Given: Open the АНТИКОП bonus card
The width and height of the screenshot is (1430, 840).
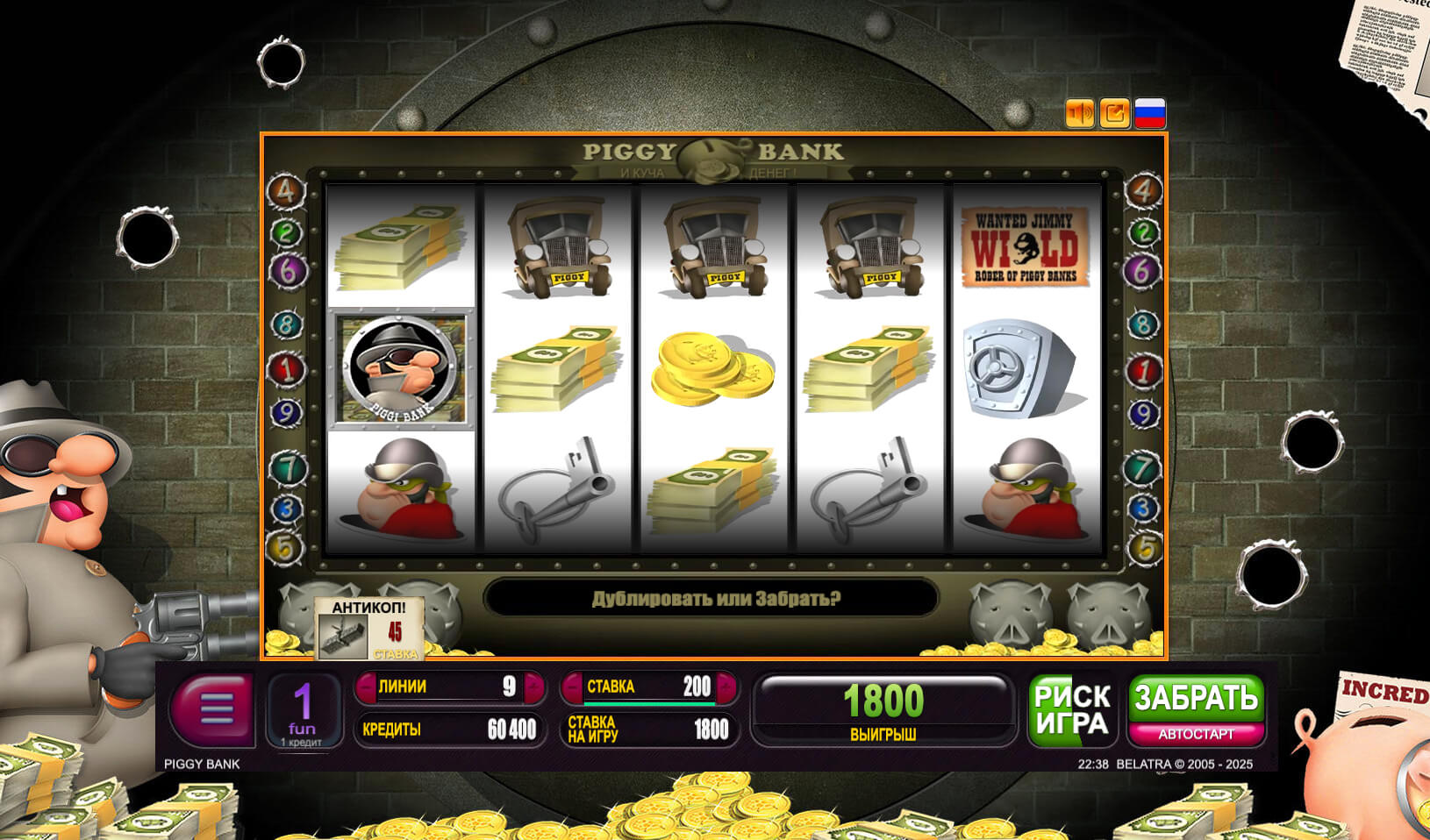Looking at the screenshot, I should pos(369,629).
